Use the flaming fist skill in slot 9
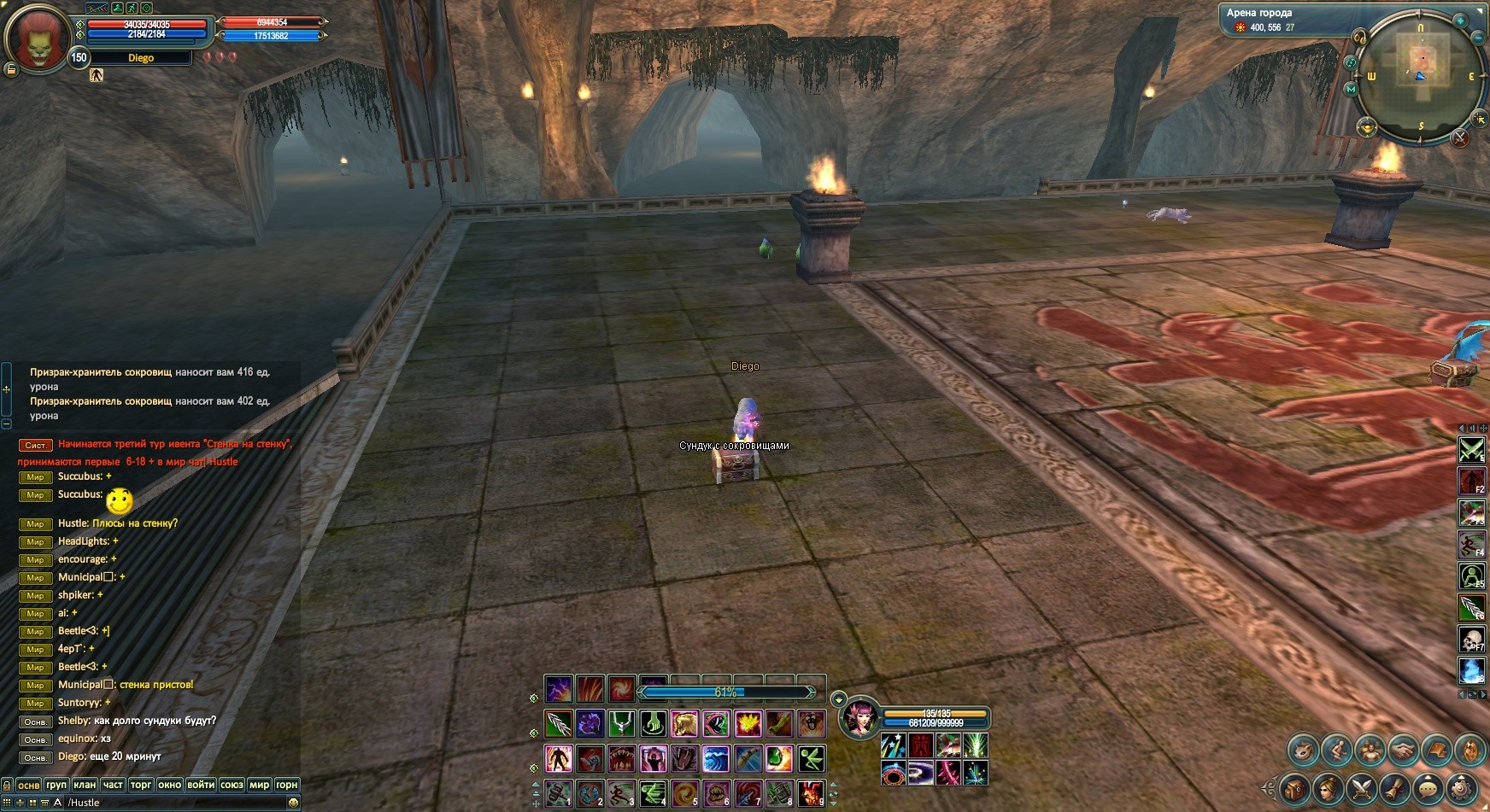This screenshot has width=1490, height=812. pos(811,793)
